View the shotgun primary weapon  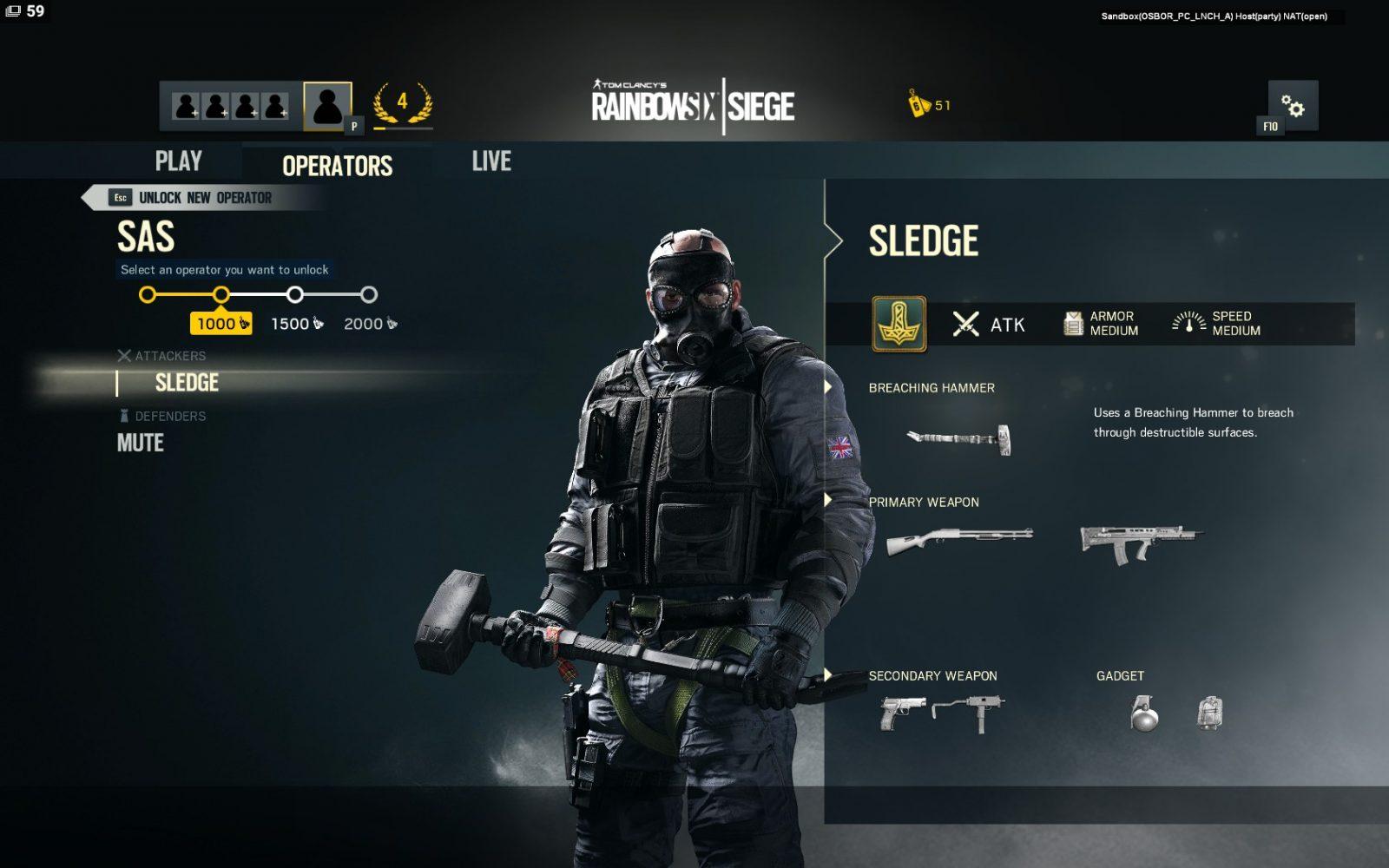coord(959,541)
